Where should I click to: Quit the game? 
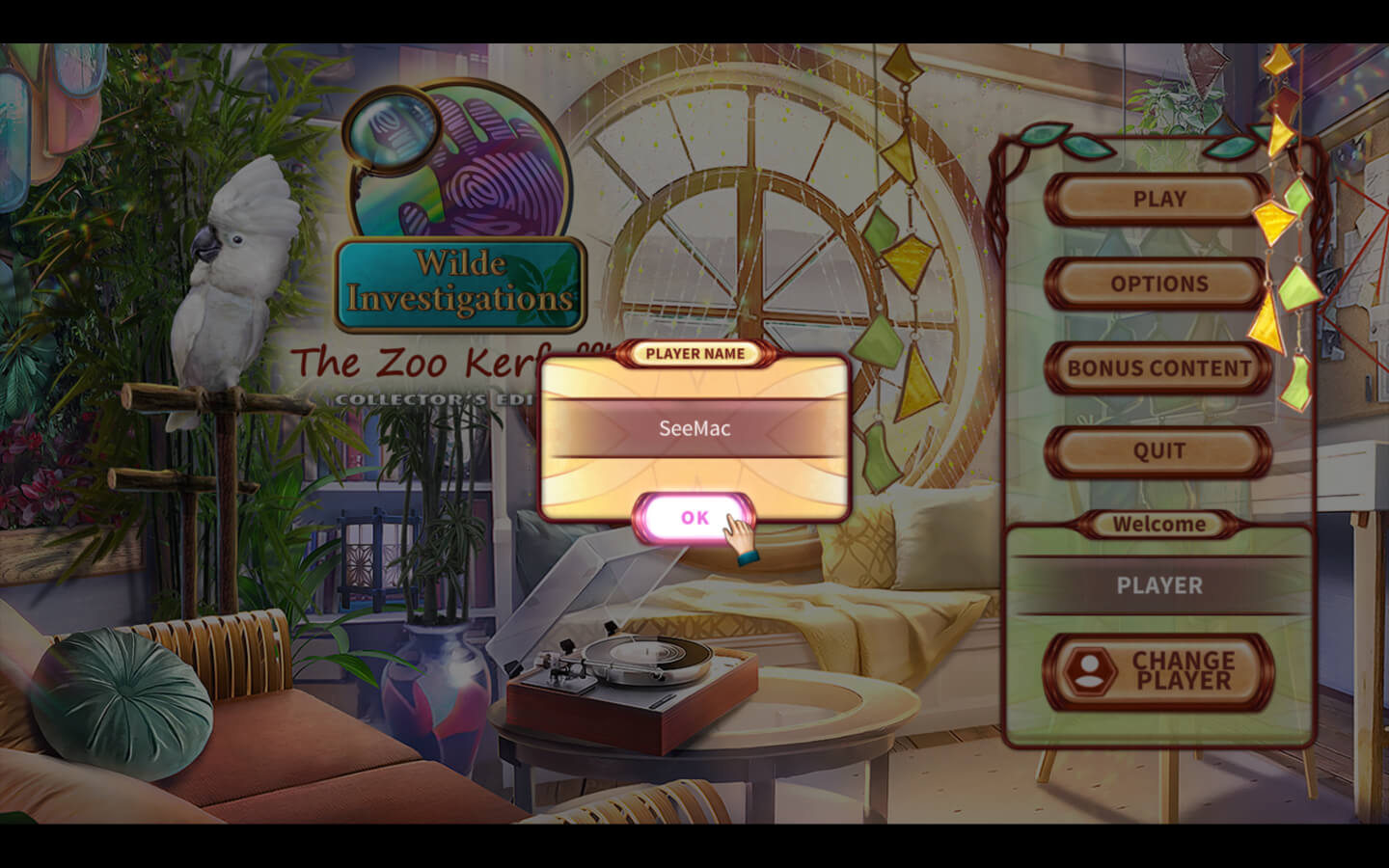tap(1158, 451)
